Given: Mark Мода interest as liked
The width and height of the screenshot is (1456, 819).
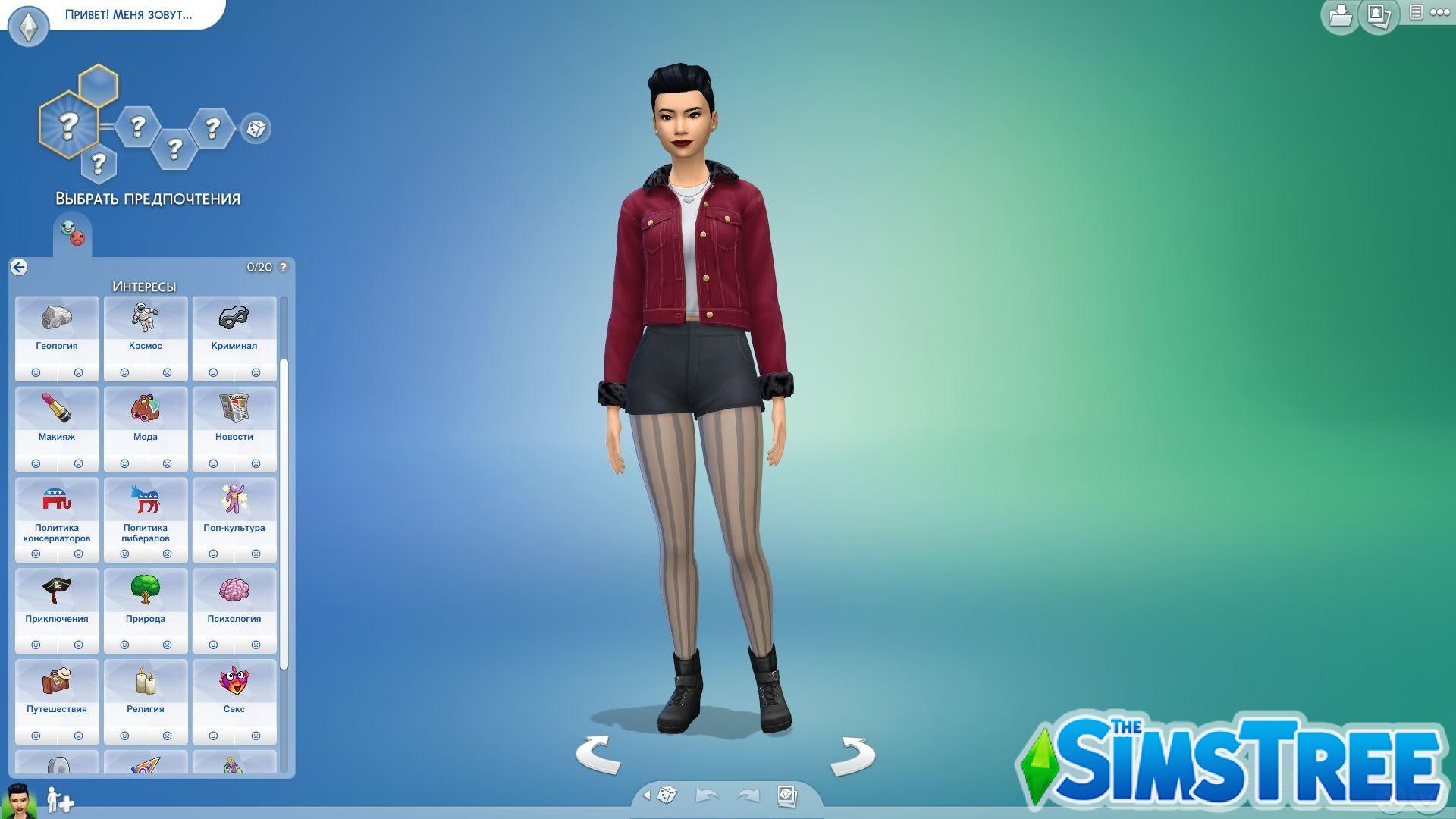Looking at the screenshot, I should (124, 463).
